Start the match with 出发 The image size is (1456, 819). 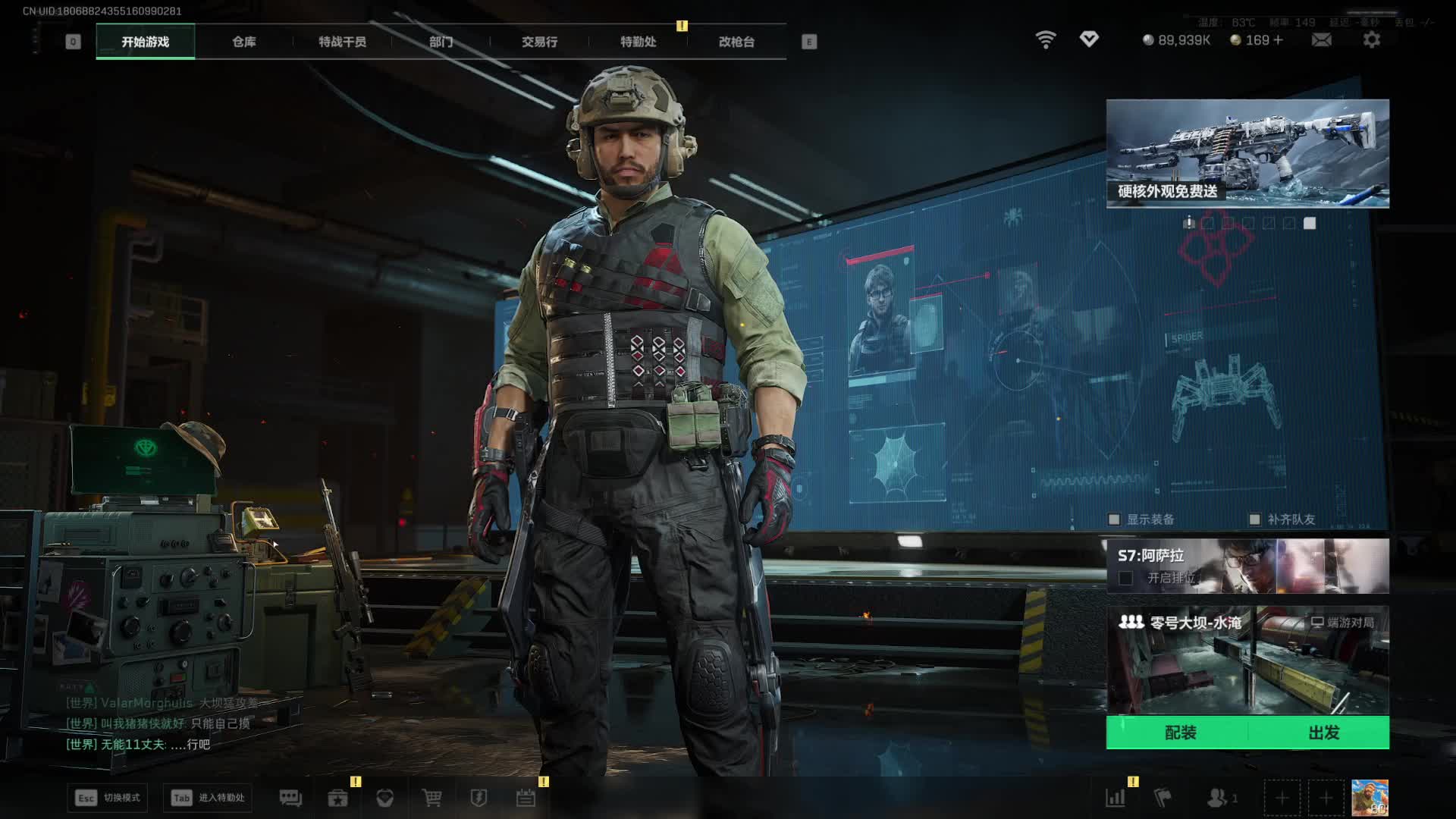click(1323, 733)
